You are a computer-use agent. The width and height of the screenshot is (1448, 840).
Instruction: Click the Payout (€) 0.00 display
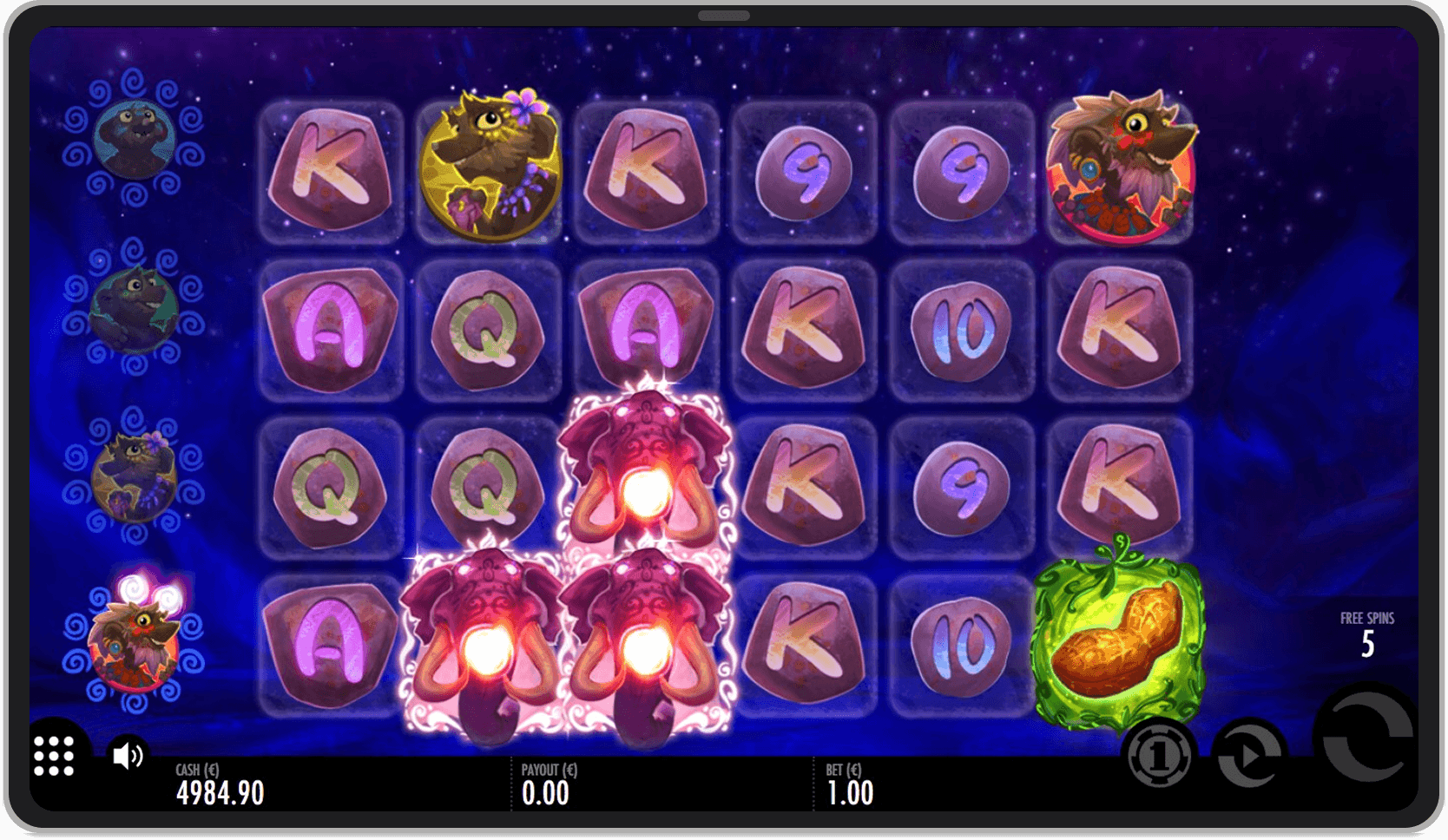point(547,784)
